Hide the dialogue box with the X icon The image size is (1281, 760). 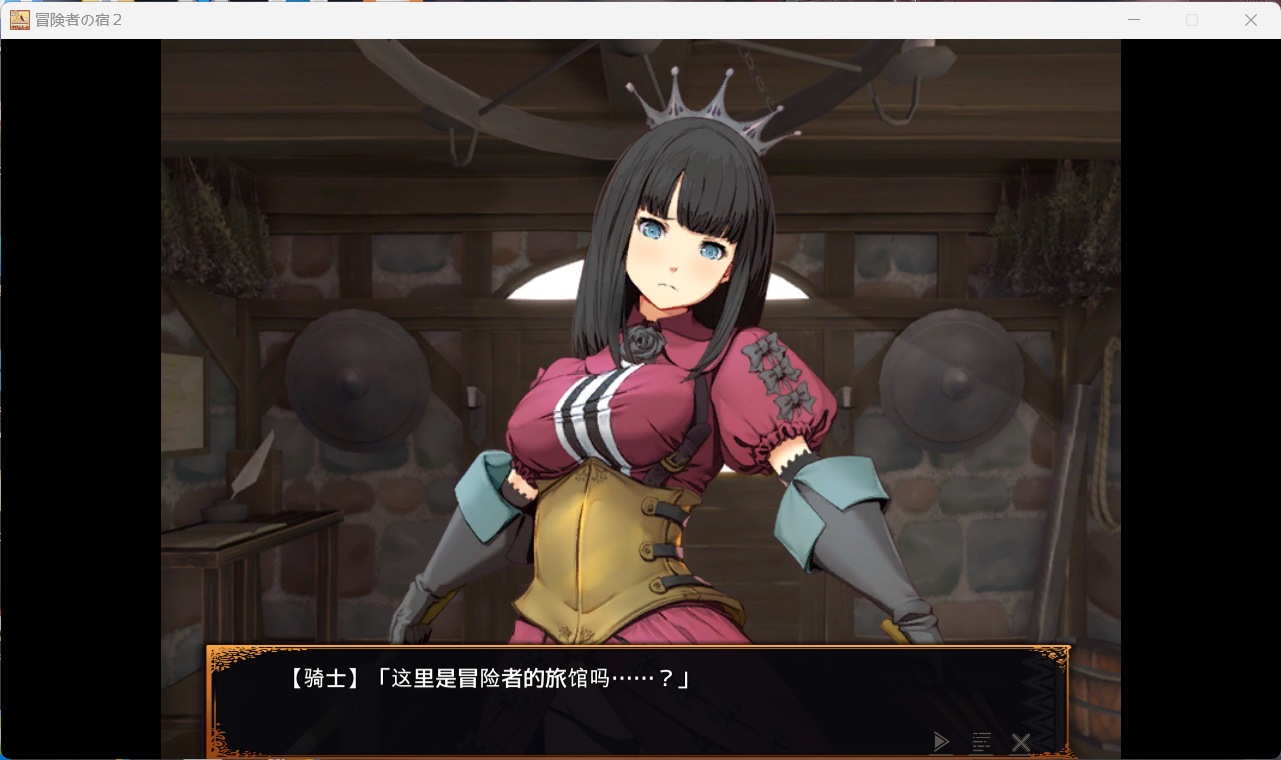tap(1021, 742)
